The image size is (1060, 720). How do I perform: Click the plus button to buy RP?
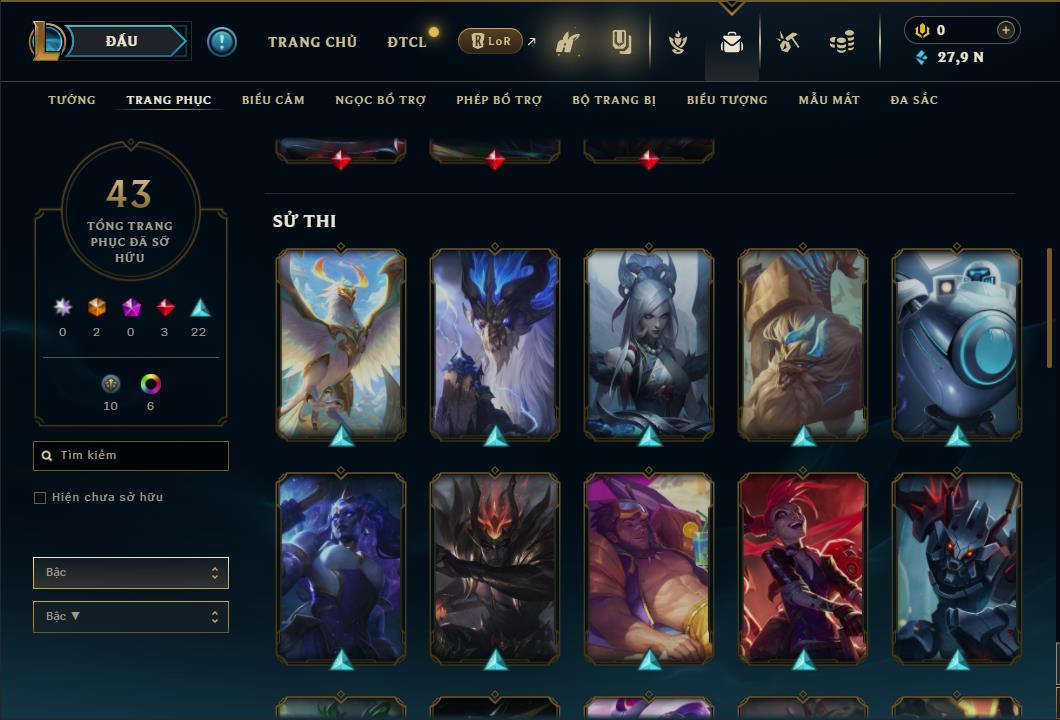[x=1005, y=30]
